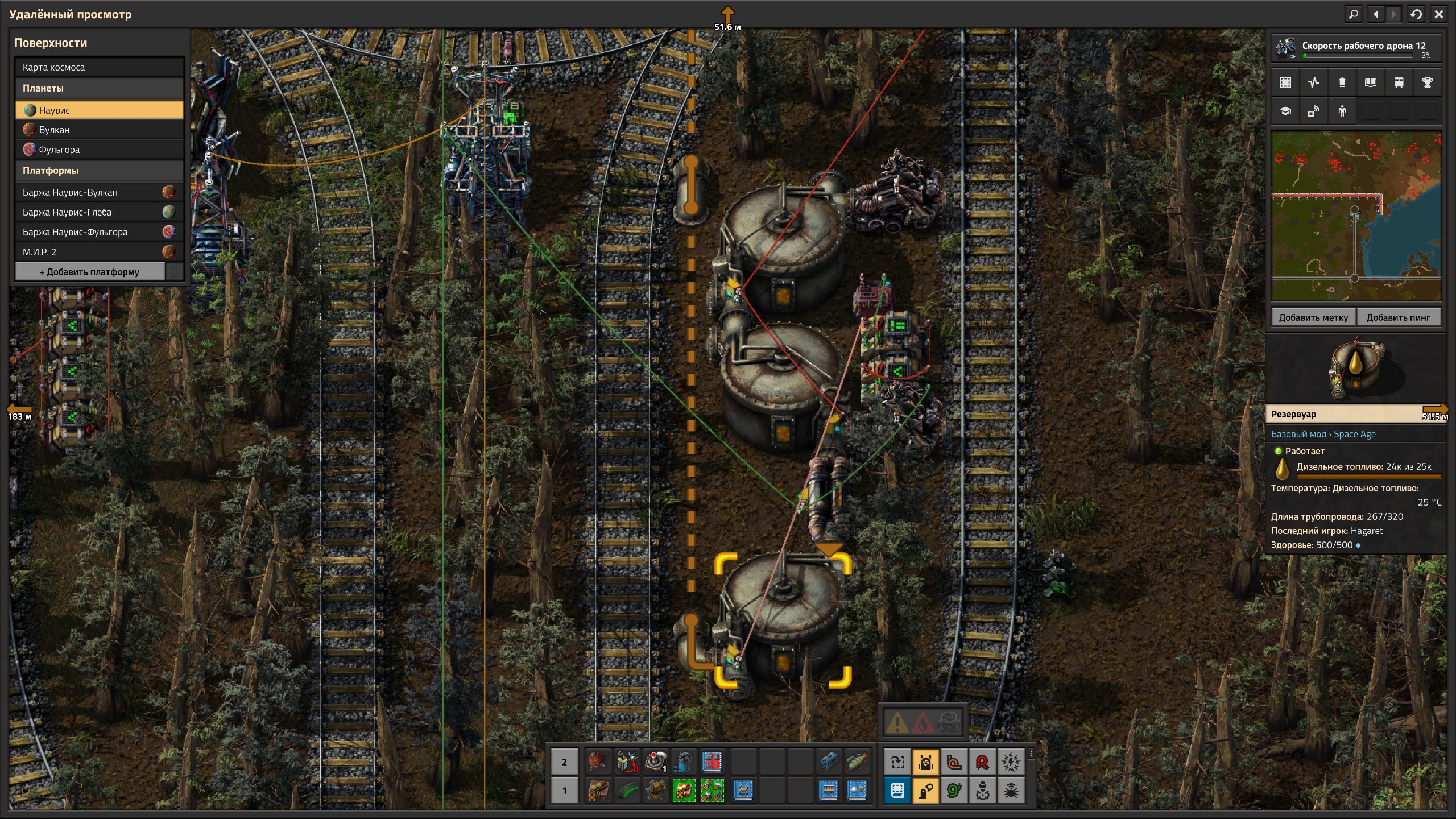Open the drone speed research panel
This screenshot has width=1456, height=819.
tap(1356, 48)
